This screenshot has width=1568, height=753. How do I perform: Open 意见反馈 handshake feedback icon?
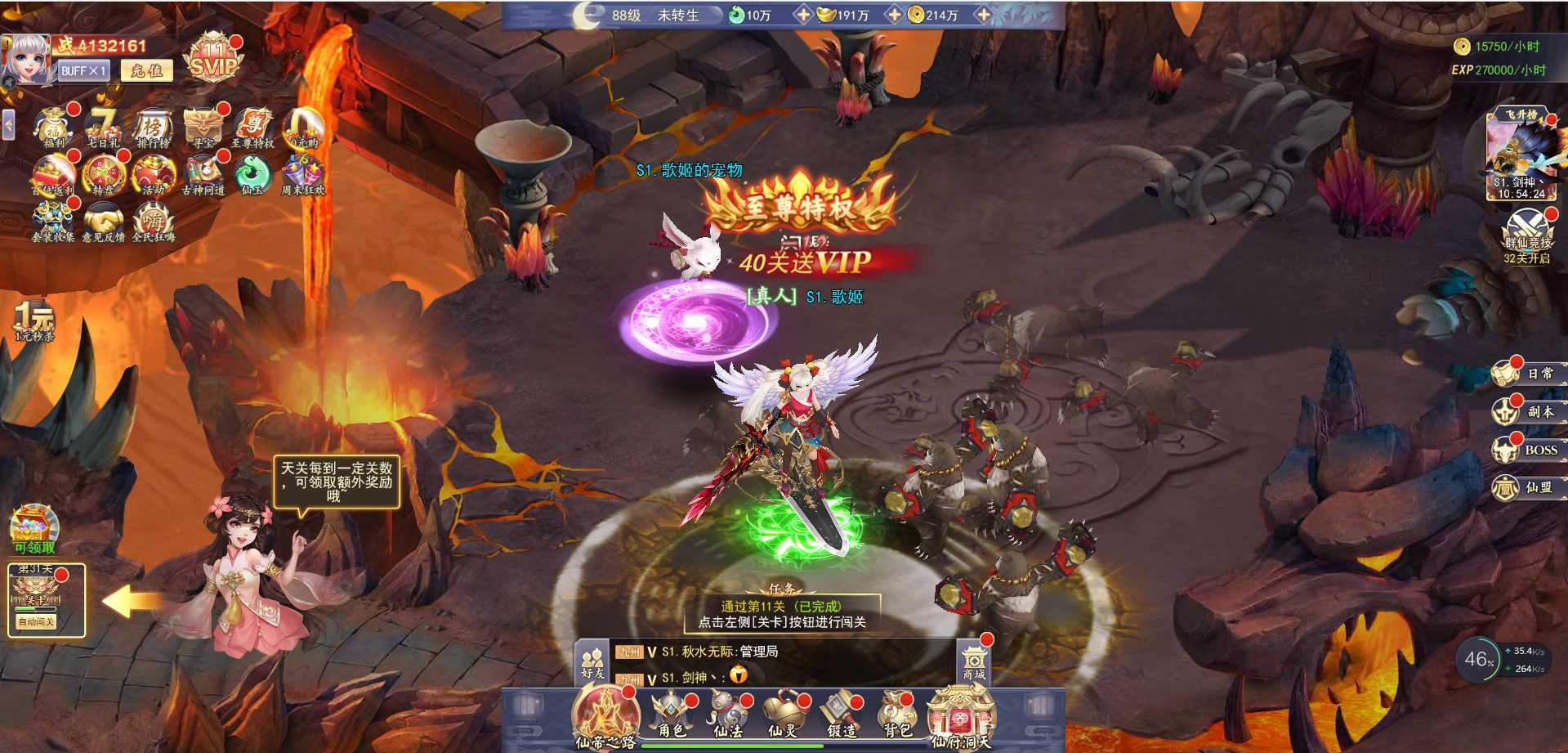[x=104, y=222]
